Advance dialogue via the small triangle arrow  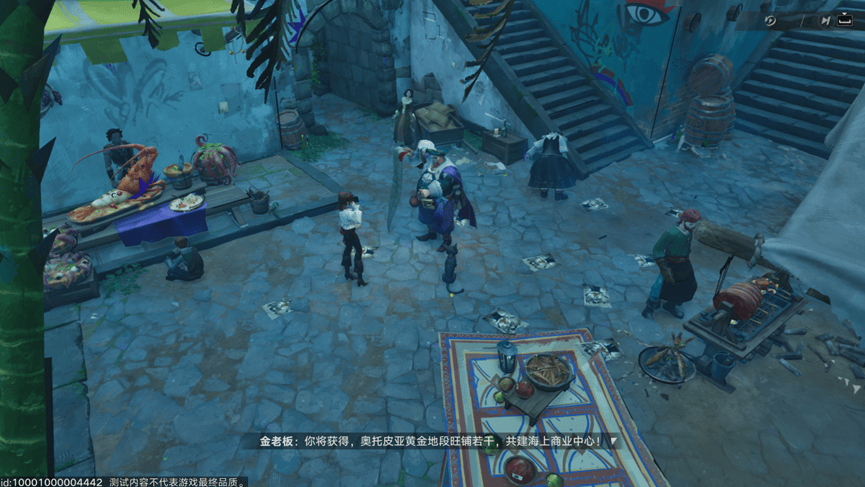tap(613, 441)
